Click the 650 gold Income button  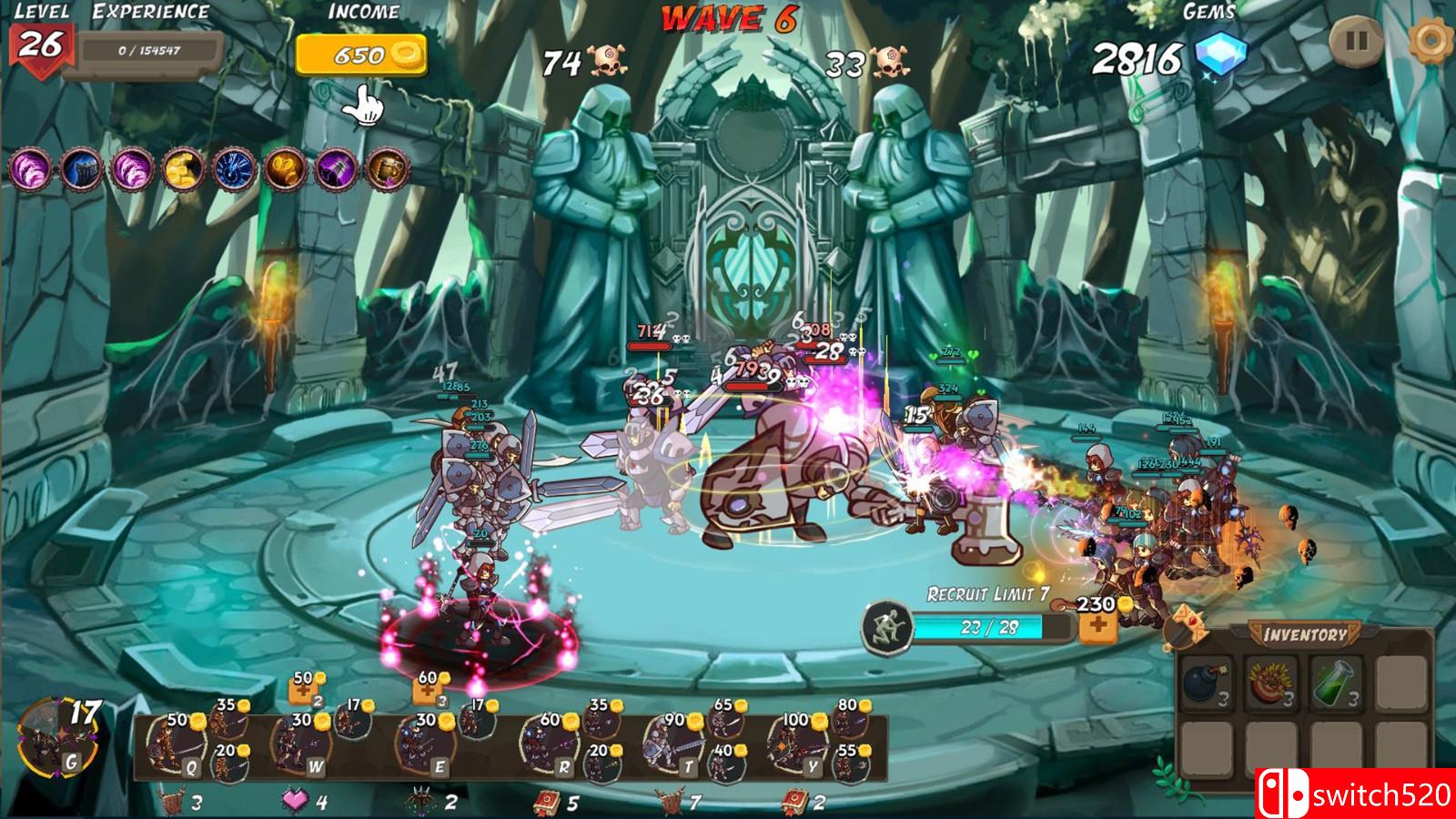[361, 56]
